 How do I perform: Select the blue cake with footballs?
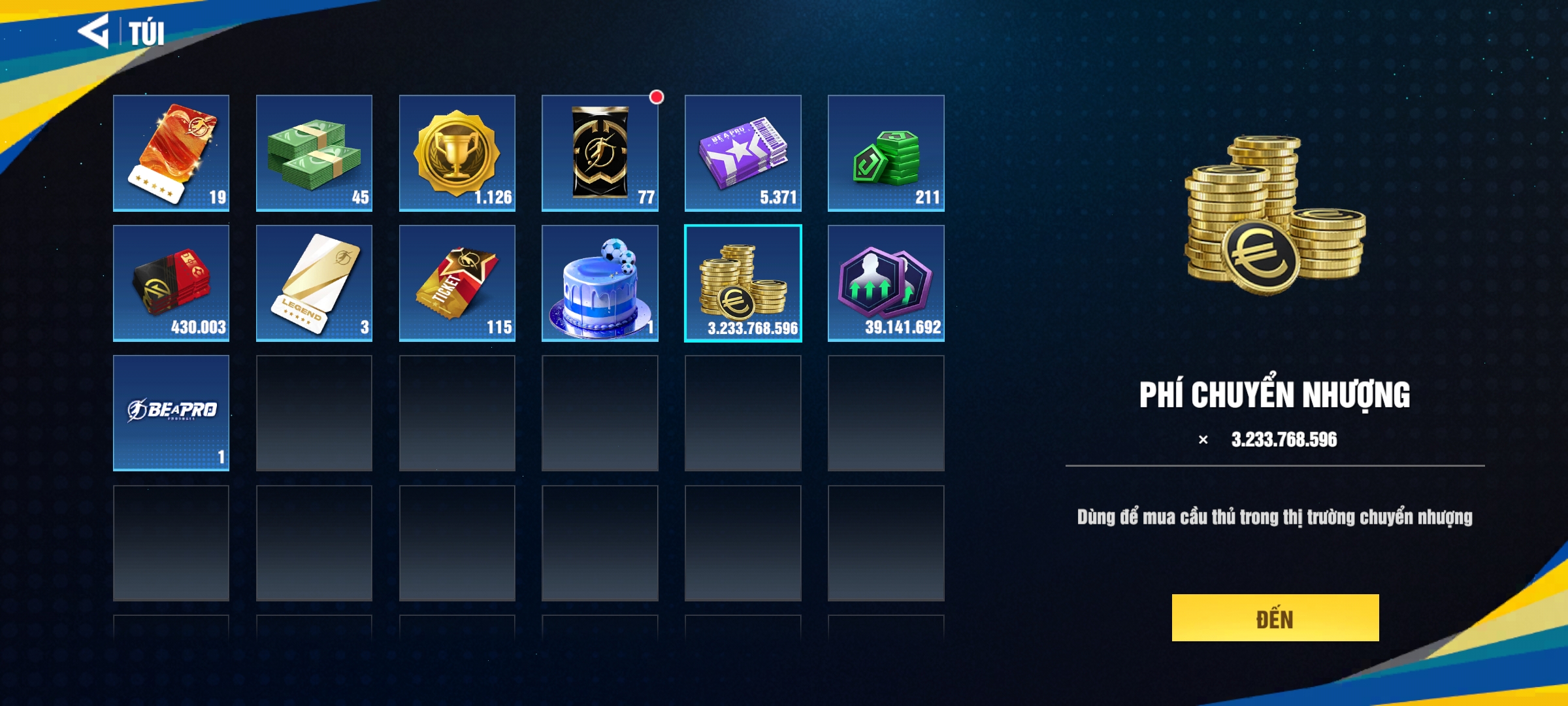click(x=600, y=283)
